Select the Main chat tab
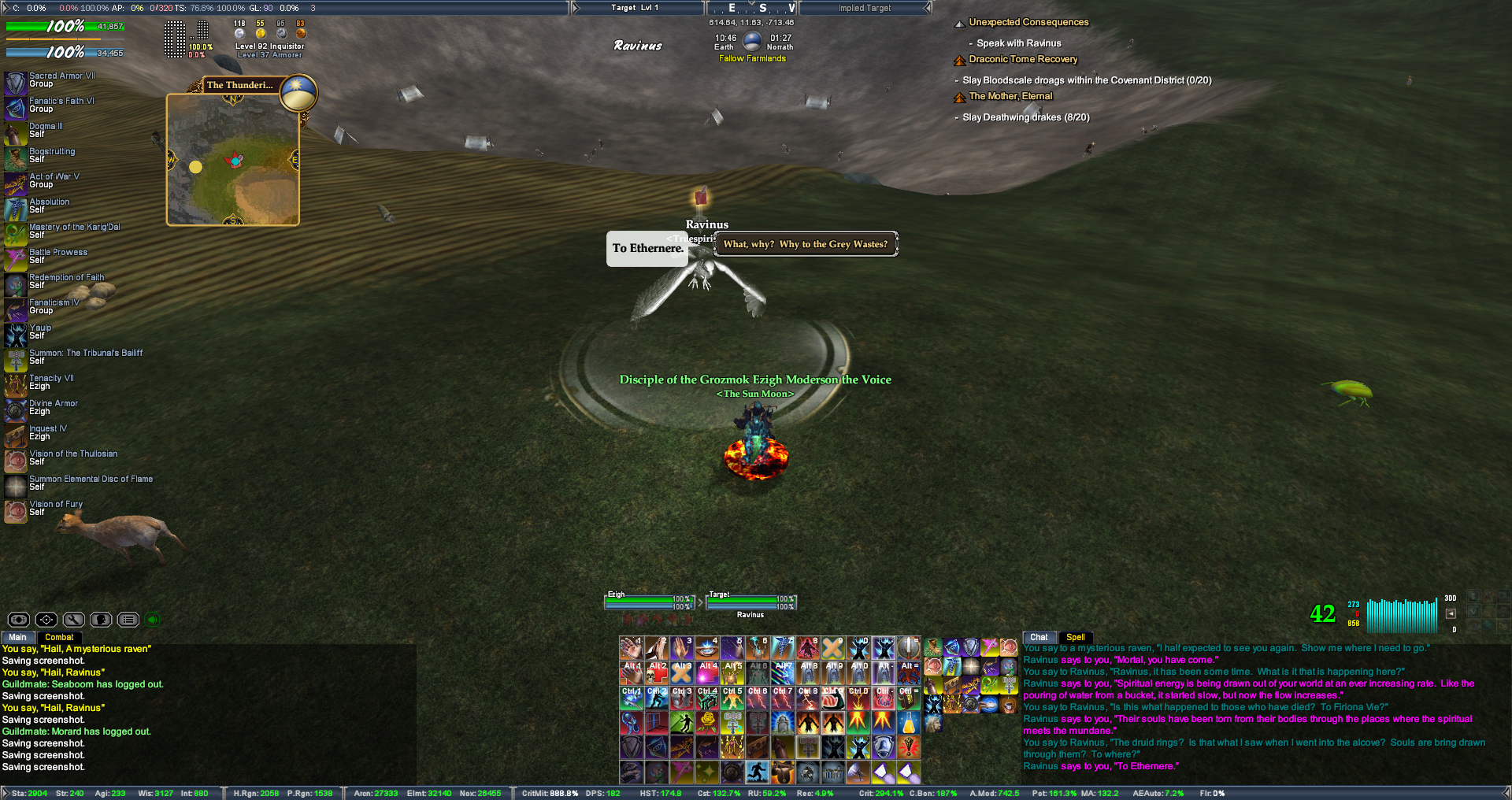 click(x=17, y=637)
